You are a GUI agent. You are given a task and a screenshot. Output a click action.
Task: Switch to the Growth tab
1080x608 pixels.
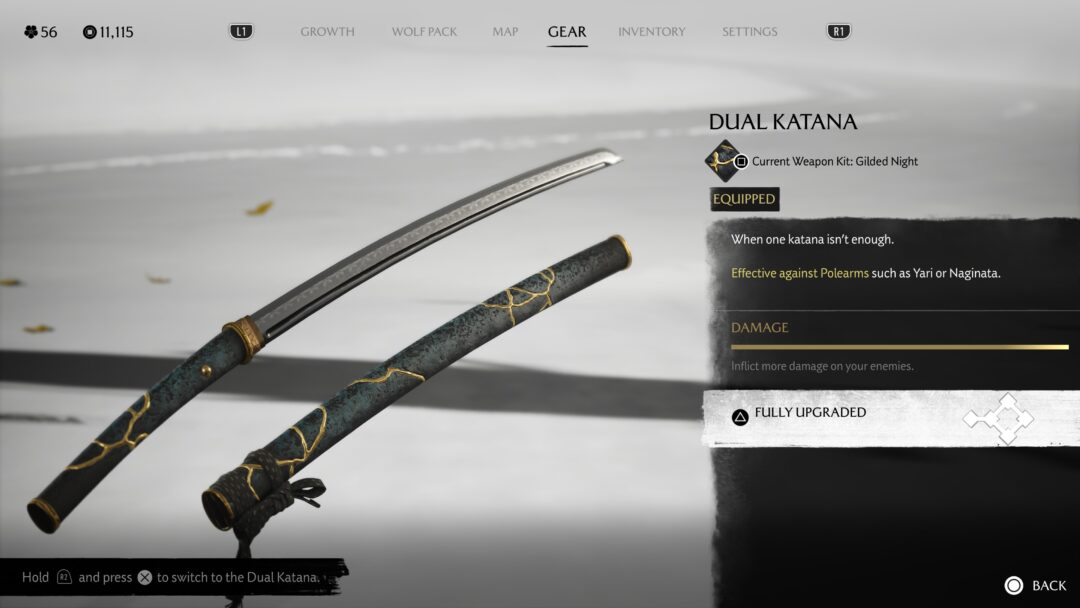pyautogui.click(x=327, y=32)
